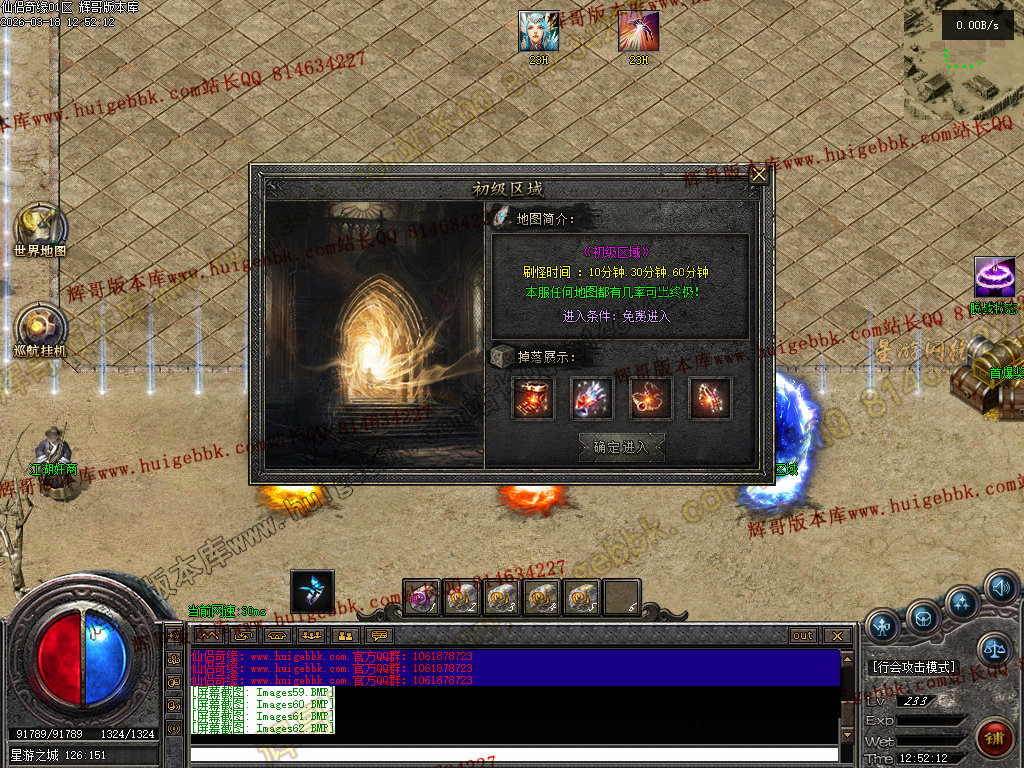The image size is (1024, 768).
Task: Confirm entry with the 确定进入 button
Action: pyautogui.click(x=621, y=447)
